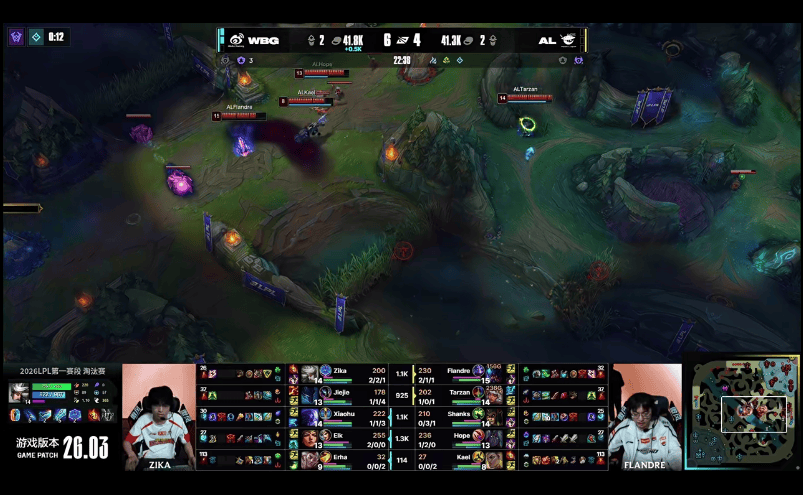
Task: Click the WBG team logo
Action: 233,40
